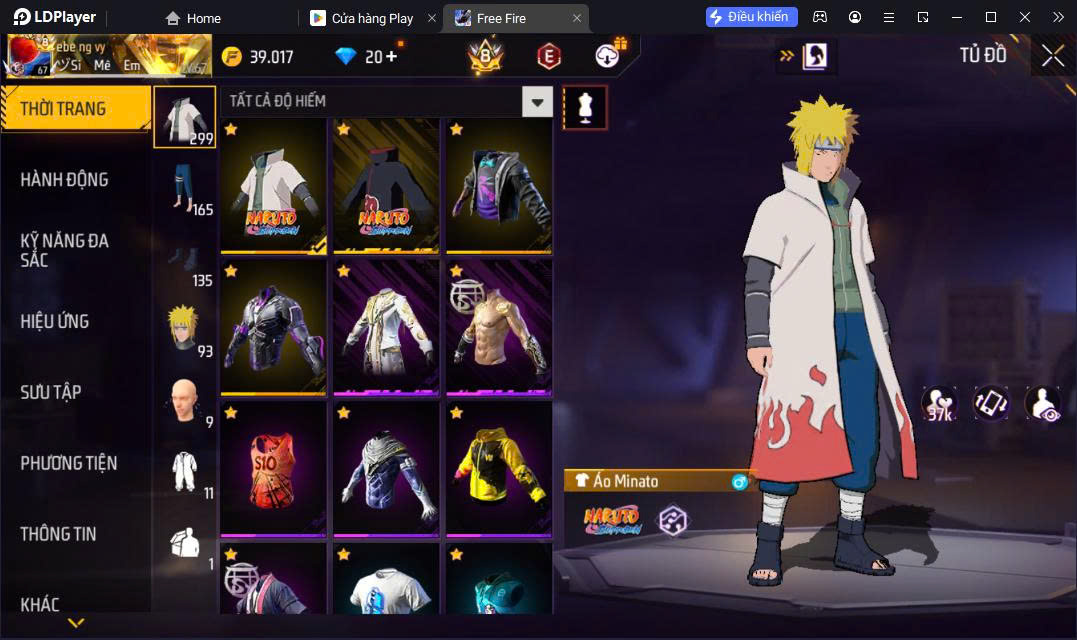Viewport: 1077px width, 640px height.
Task: Switch to the Cửa hàng Play tab
Action: [x=372, y=18]
